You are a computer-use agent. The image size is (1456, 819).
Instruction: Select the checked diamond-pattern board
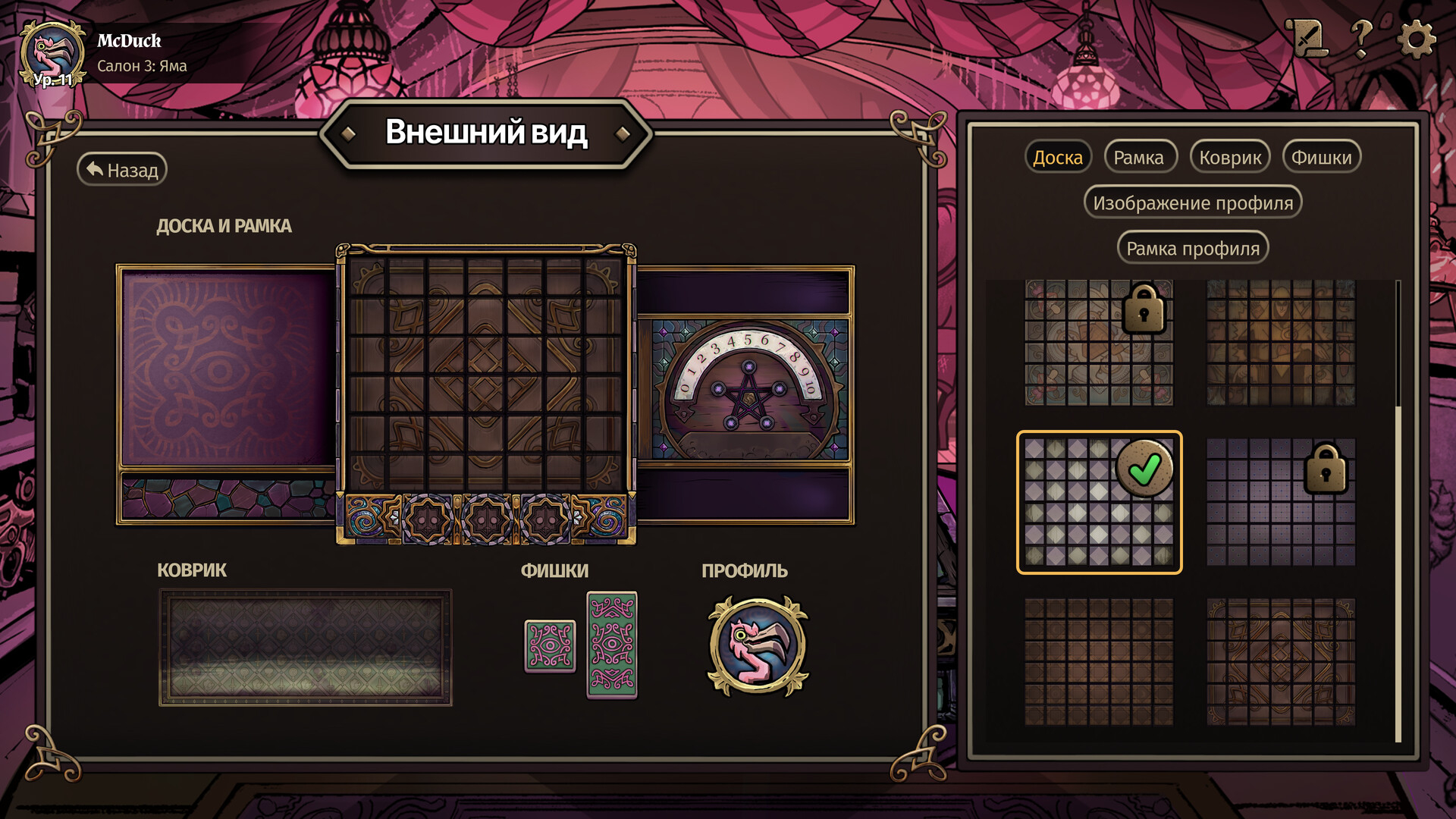[x=1099, y=502]
